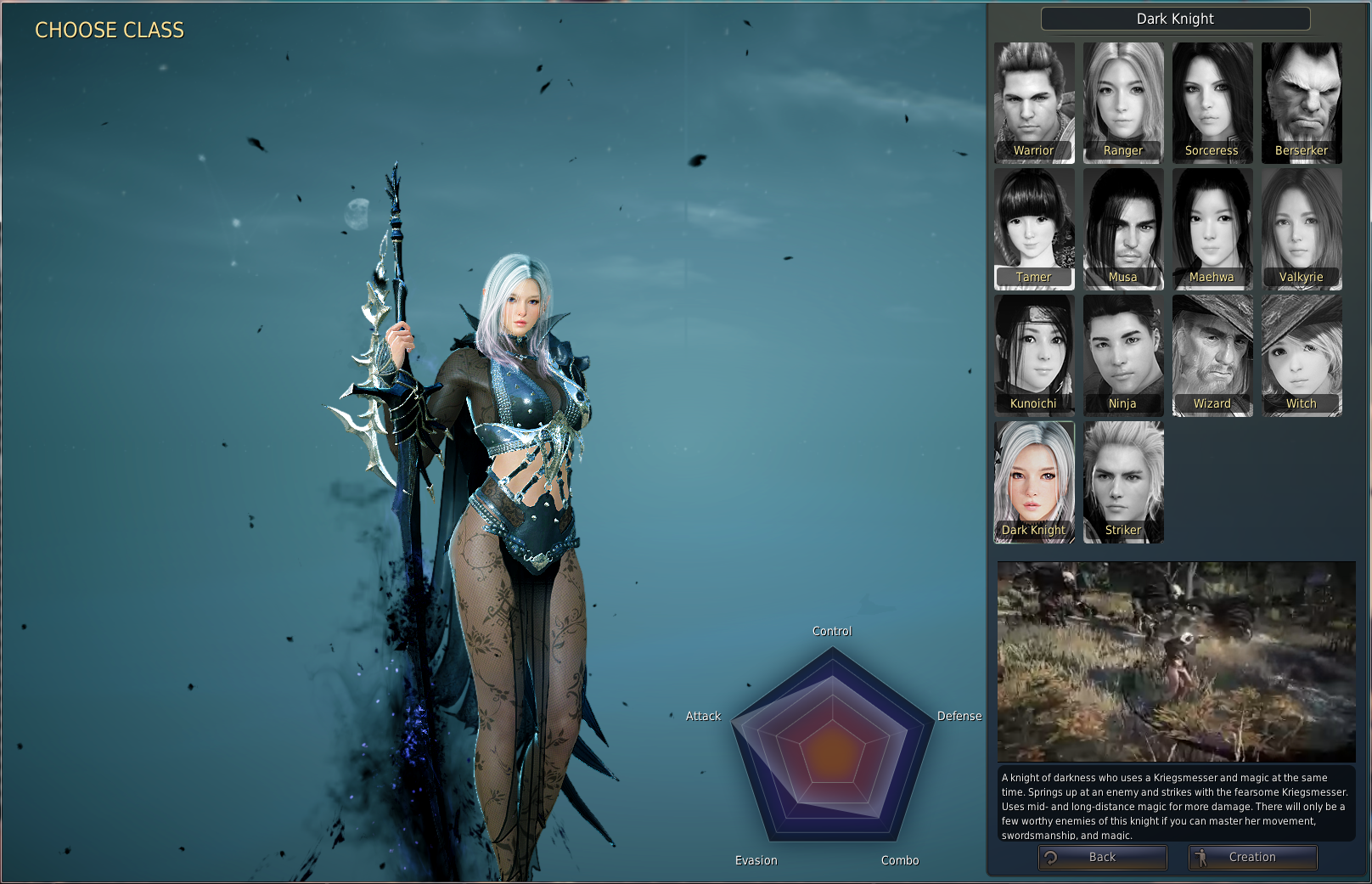Viewport: 1372px width, 884px height.
Task: Select the Witch class
Action: tap(1302, 355)
